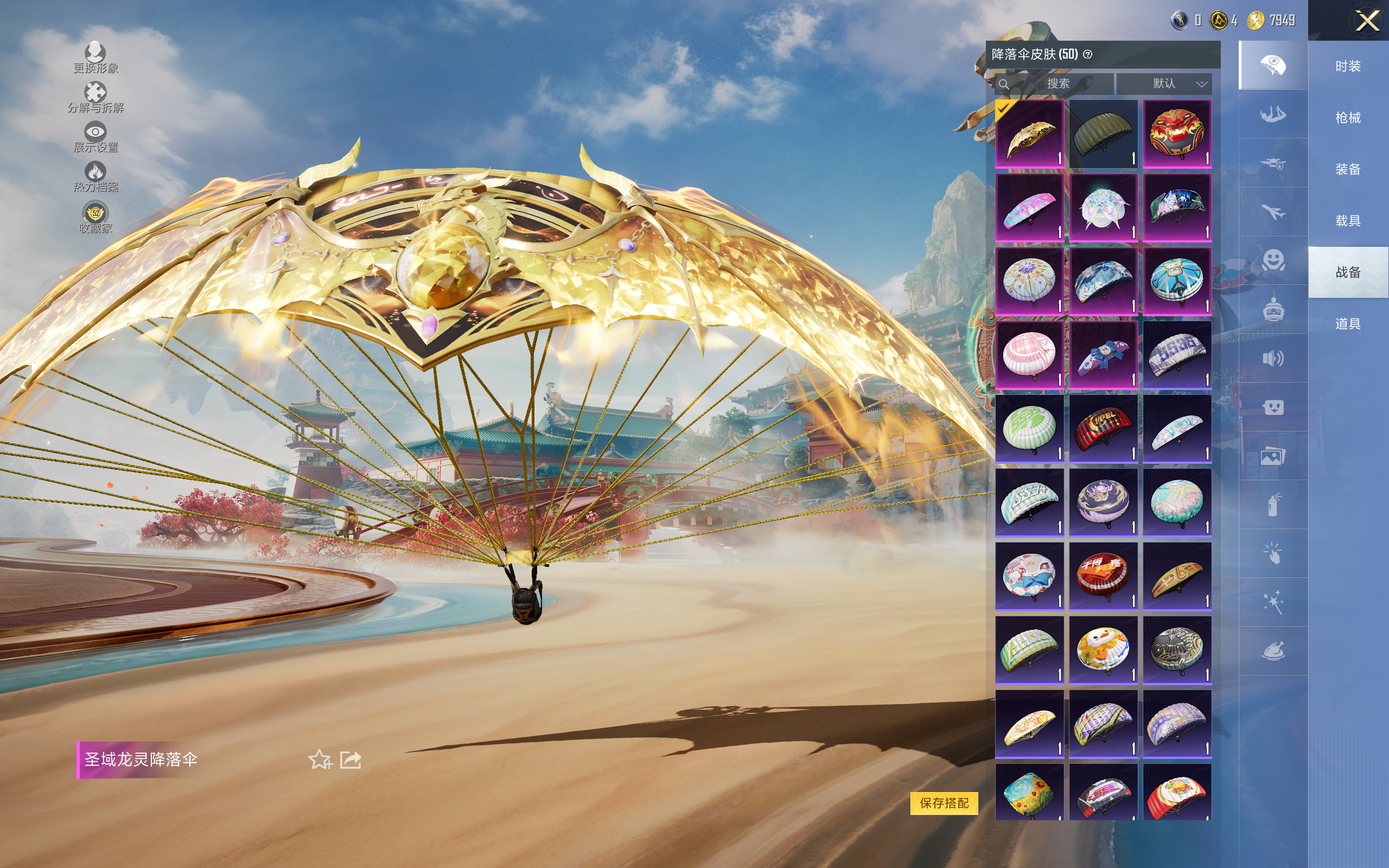Open 分解与拆解 dismantle option

pos(95,98)
